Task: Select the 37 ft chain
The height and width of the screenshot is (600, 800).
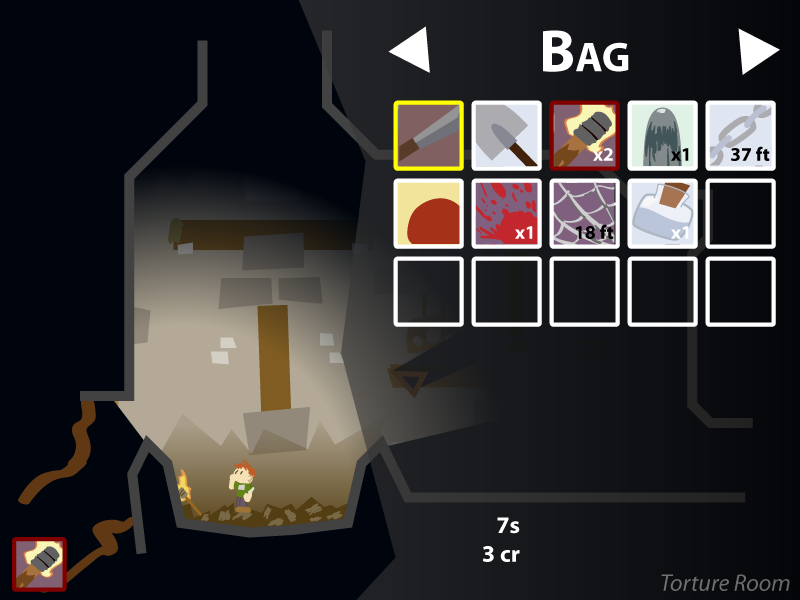Action: click(x=741, y=135)
